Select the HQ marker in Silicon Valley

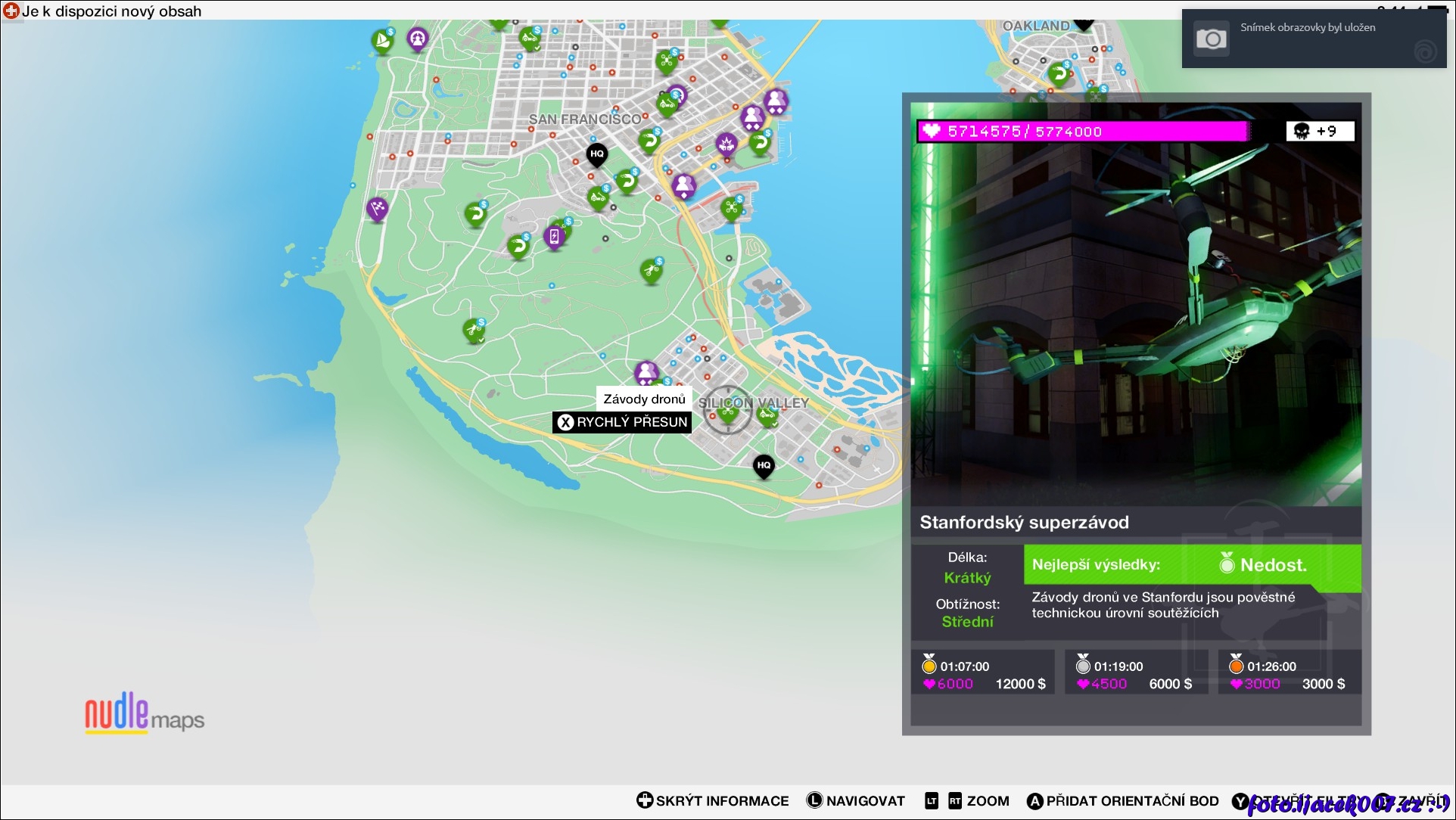click(764, 465)
